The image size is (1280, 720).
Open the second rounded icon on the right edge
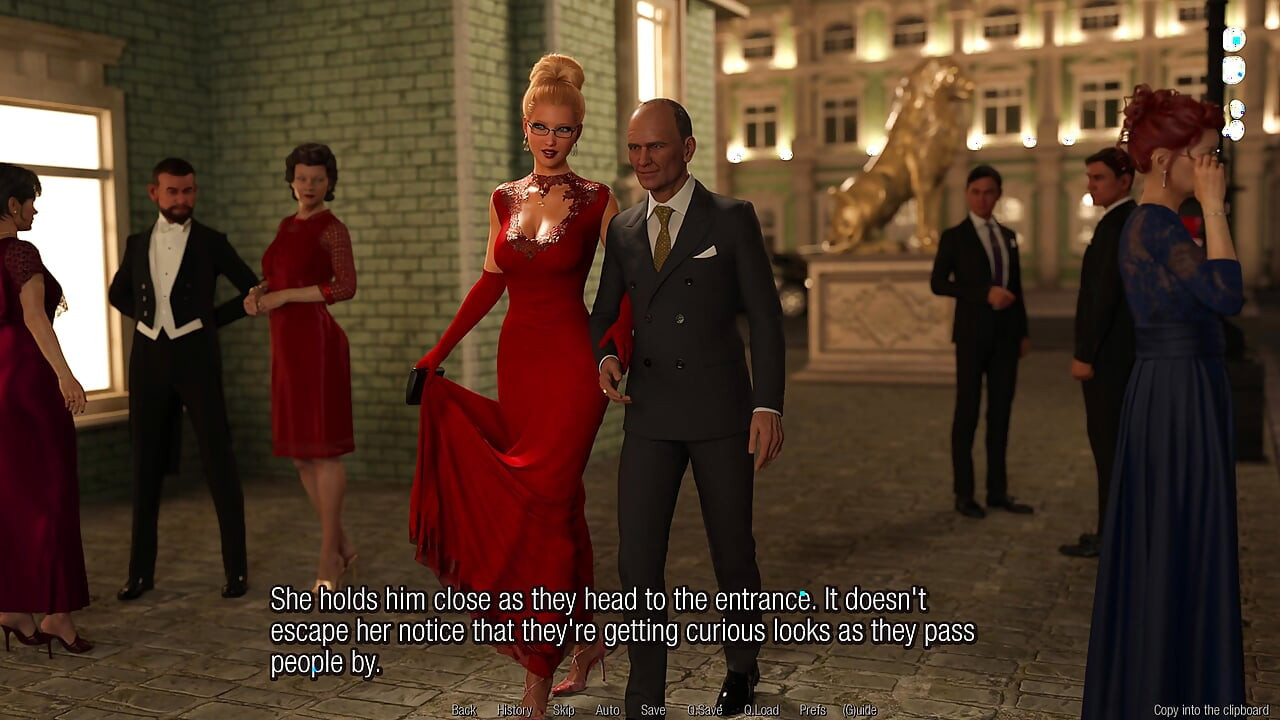click(1233, 70)
